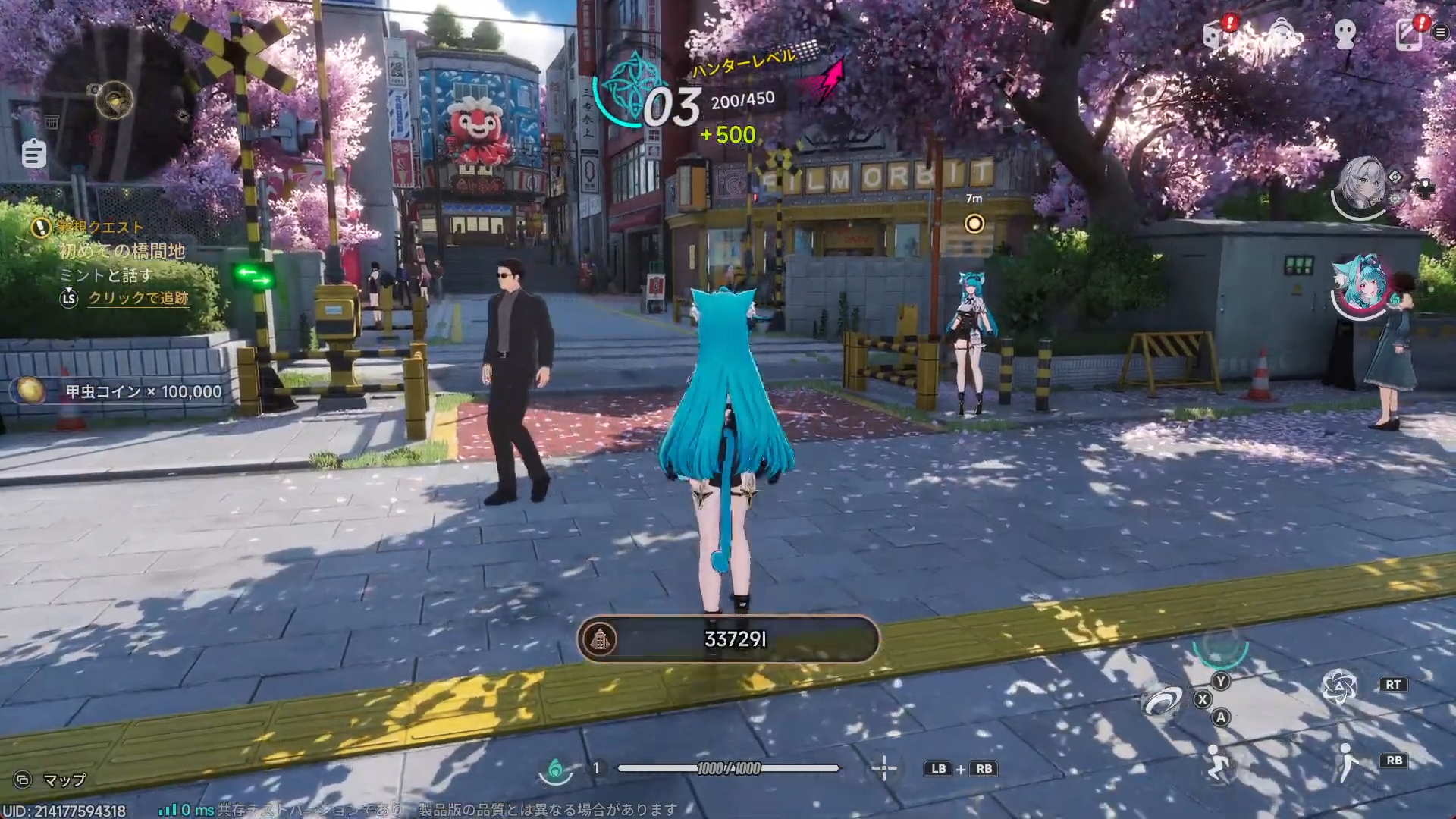The image size is (1456, 819).
Task: Activate the ringed planet skill icon
Action: tap(1161, 702)
